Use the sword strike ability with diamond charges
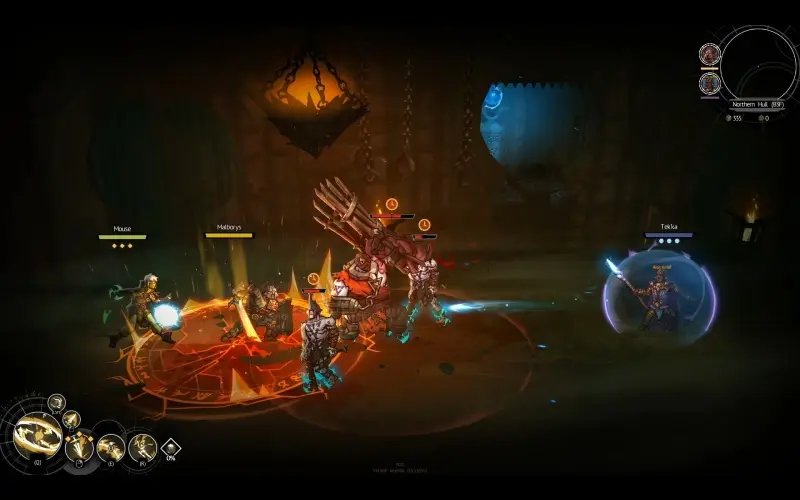 click(80, 446)
